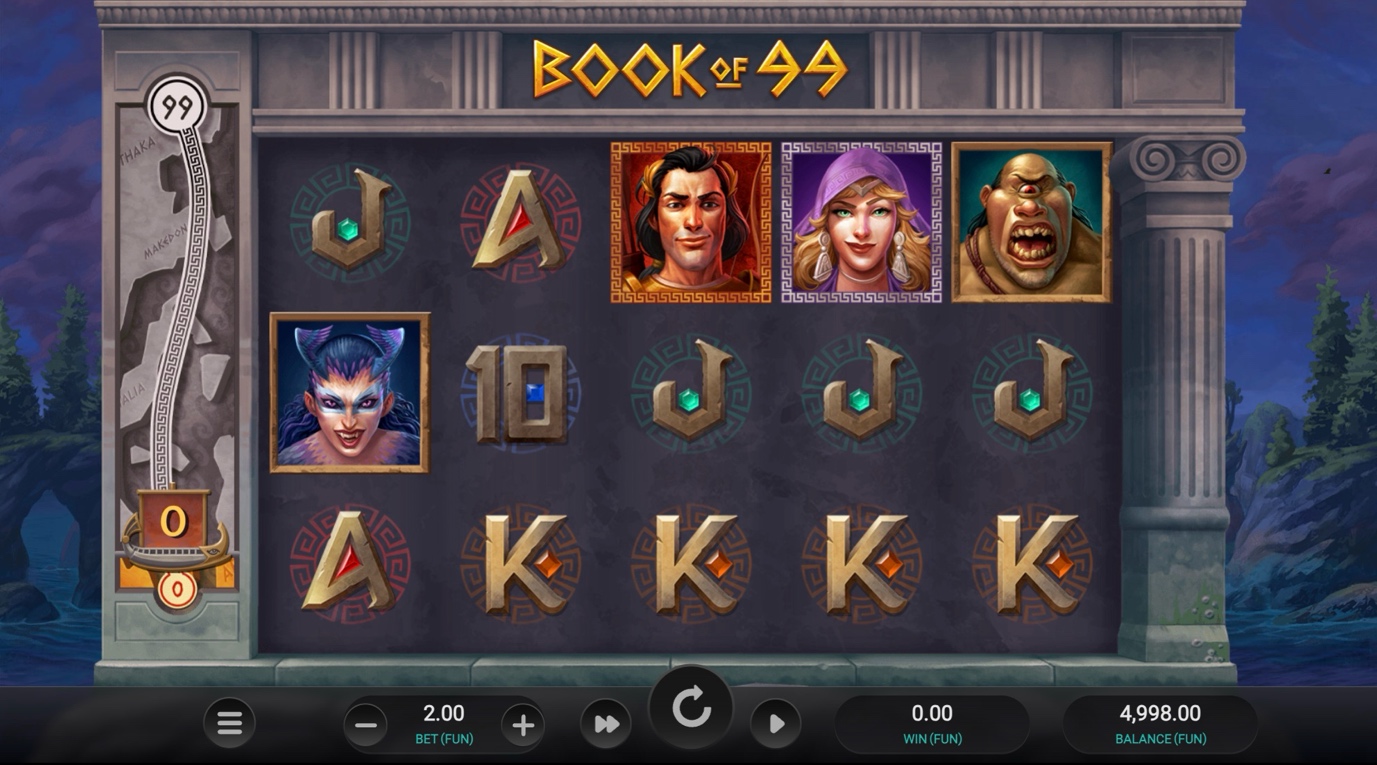Toggle the fast-forward turbo spin button
The height and width of the screenshot is (765, 1377).
click(606, 724)
